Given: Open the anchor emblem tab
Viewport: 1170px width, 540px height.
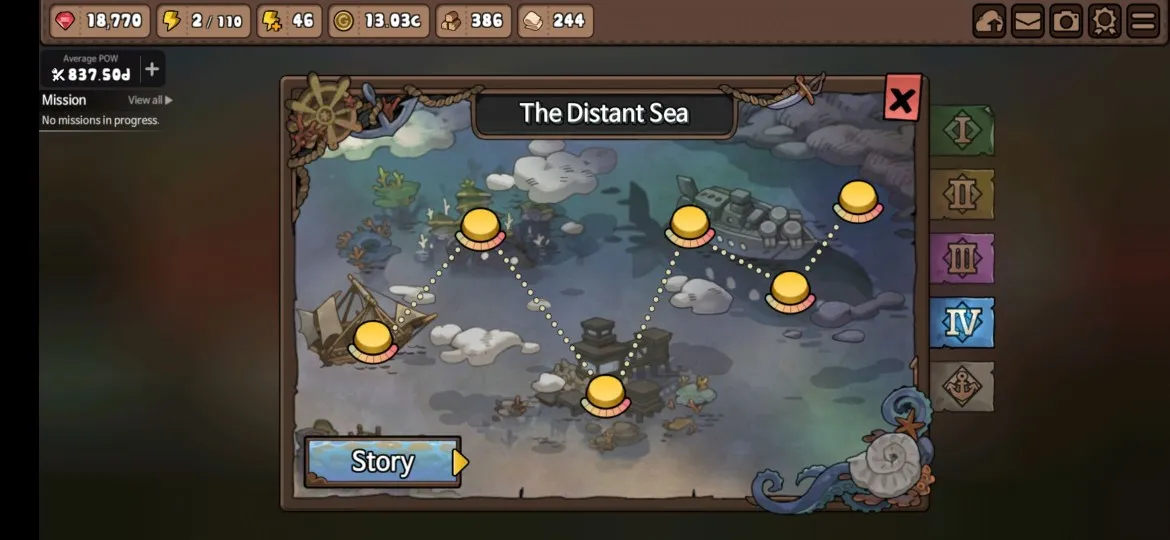Looking at the screenshot, I should (962, 387).
